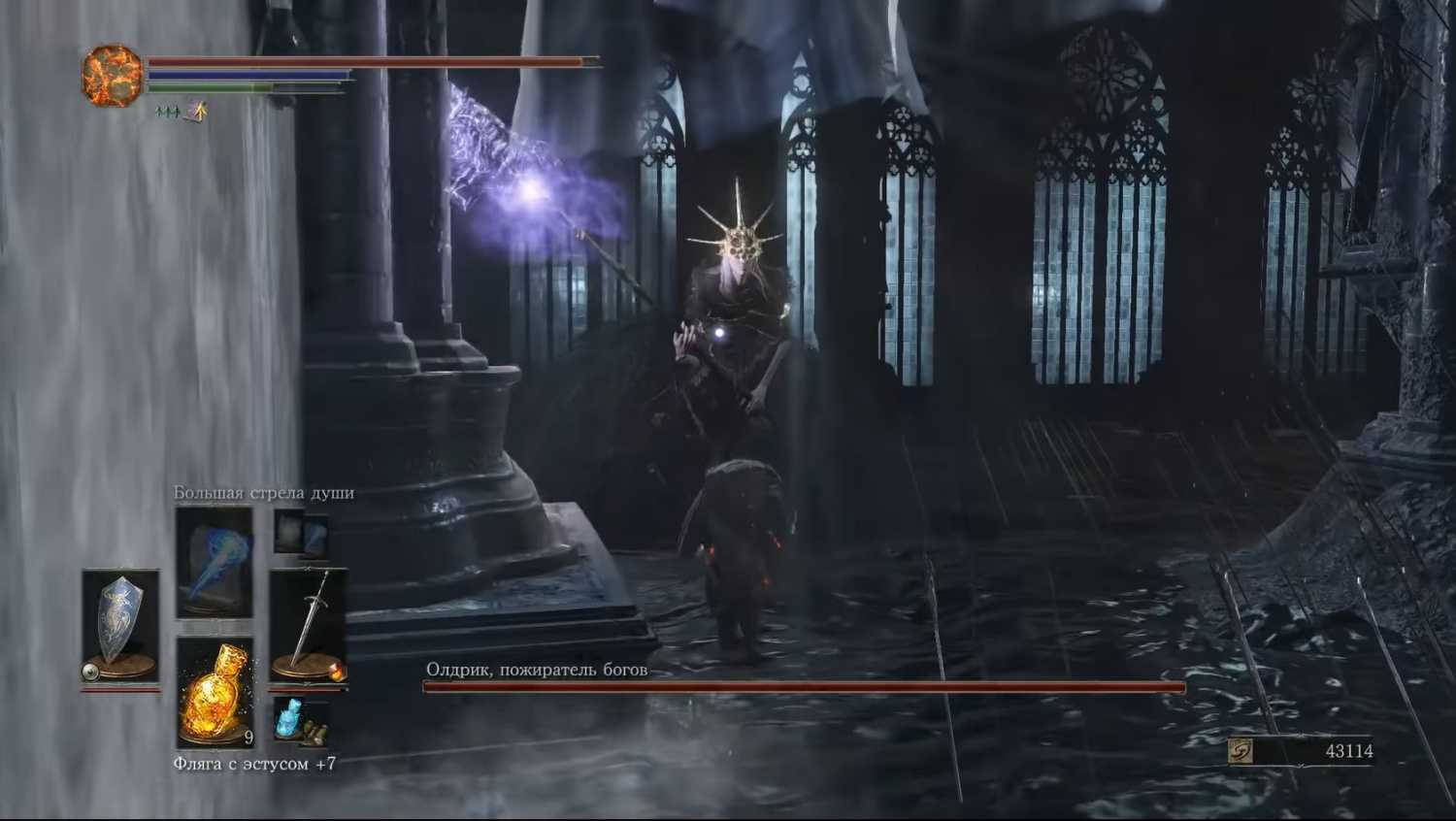This screenshot has width=1456, height=821.
Task: Click the small blue Ashen Estus icon
Action: [300, 722]
